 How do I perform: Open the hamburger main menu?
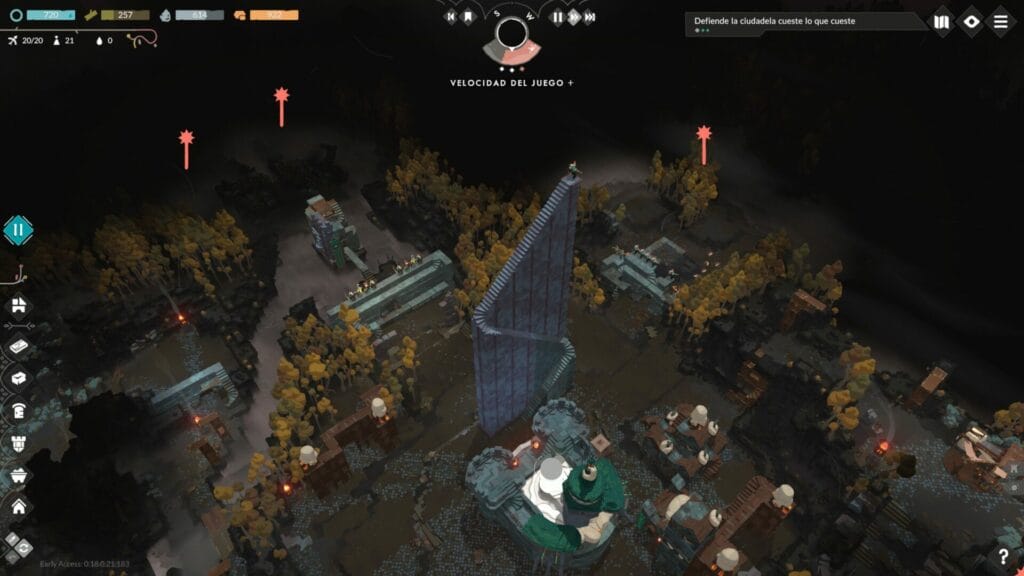pyautogui.click(x=1000, y=21)
